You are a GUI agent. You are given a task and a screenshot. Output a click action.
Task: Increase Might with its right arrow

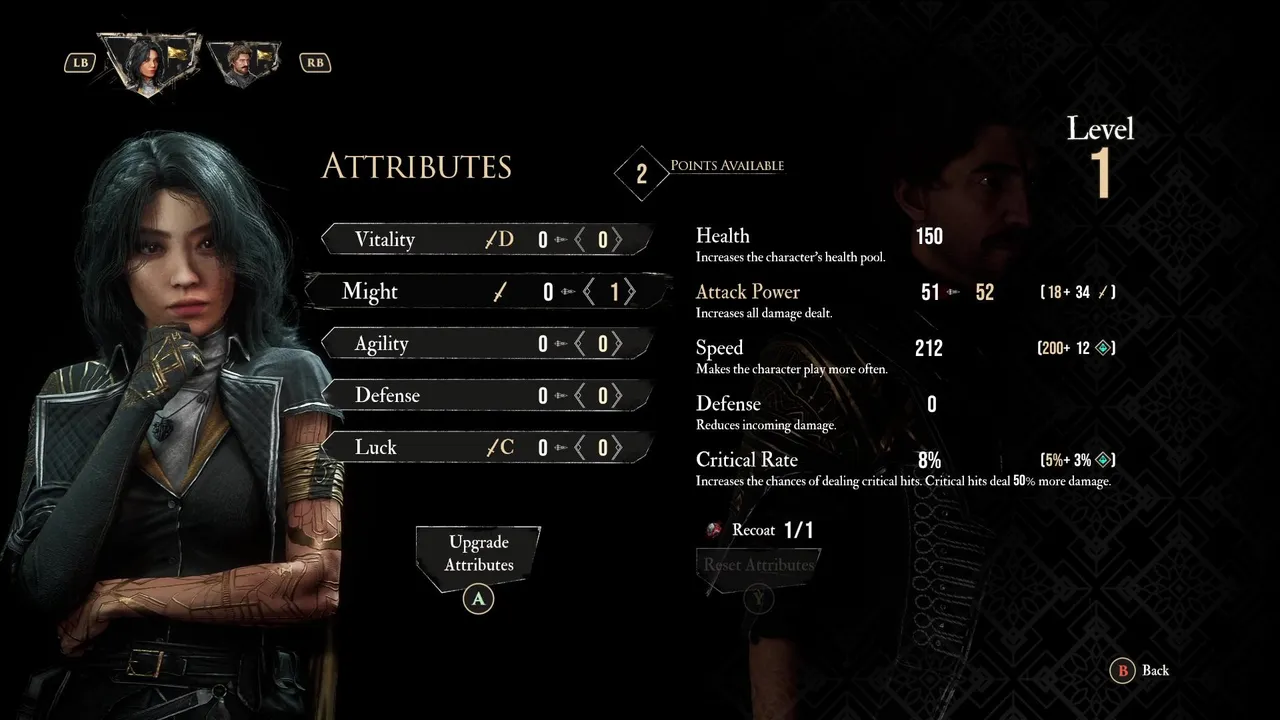coord(631,292)
